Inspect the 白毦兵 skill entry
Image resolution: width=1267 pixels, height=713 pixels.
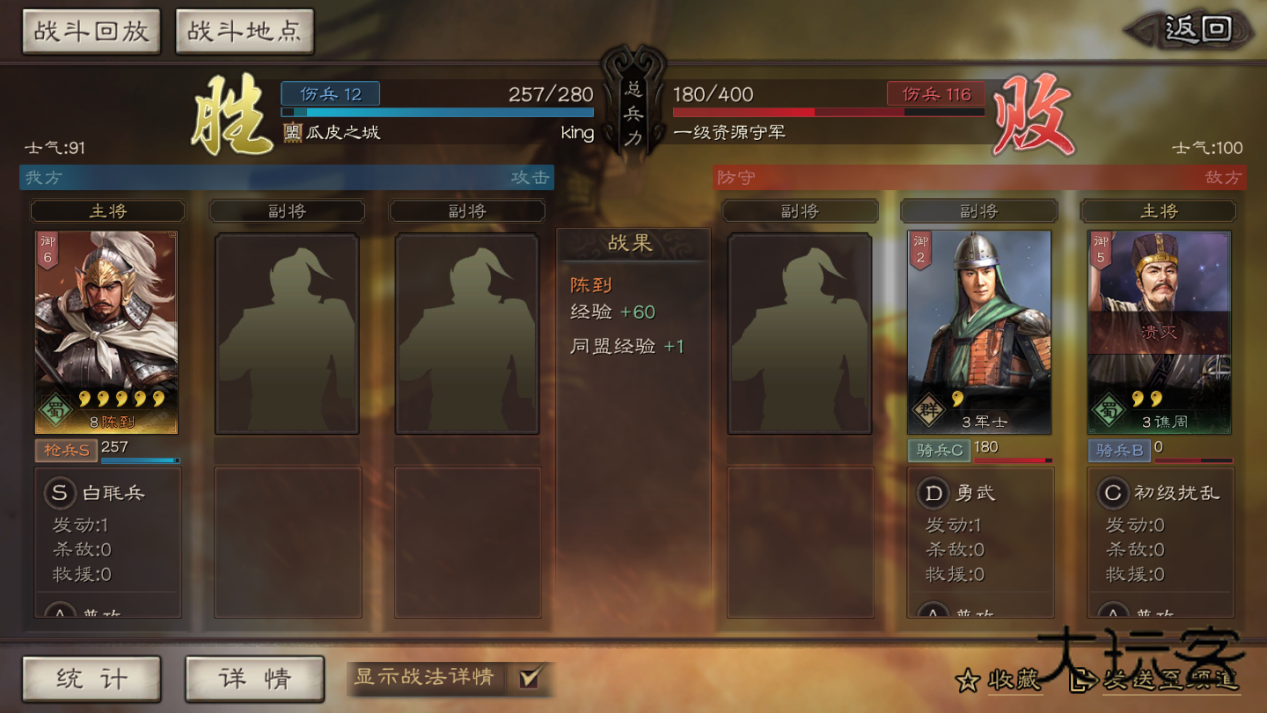tap(98, 493)
